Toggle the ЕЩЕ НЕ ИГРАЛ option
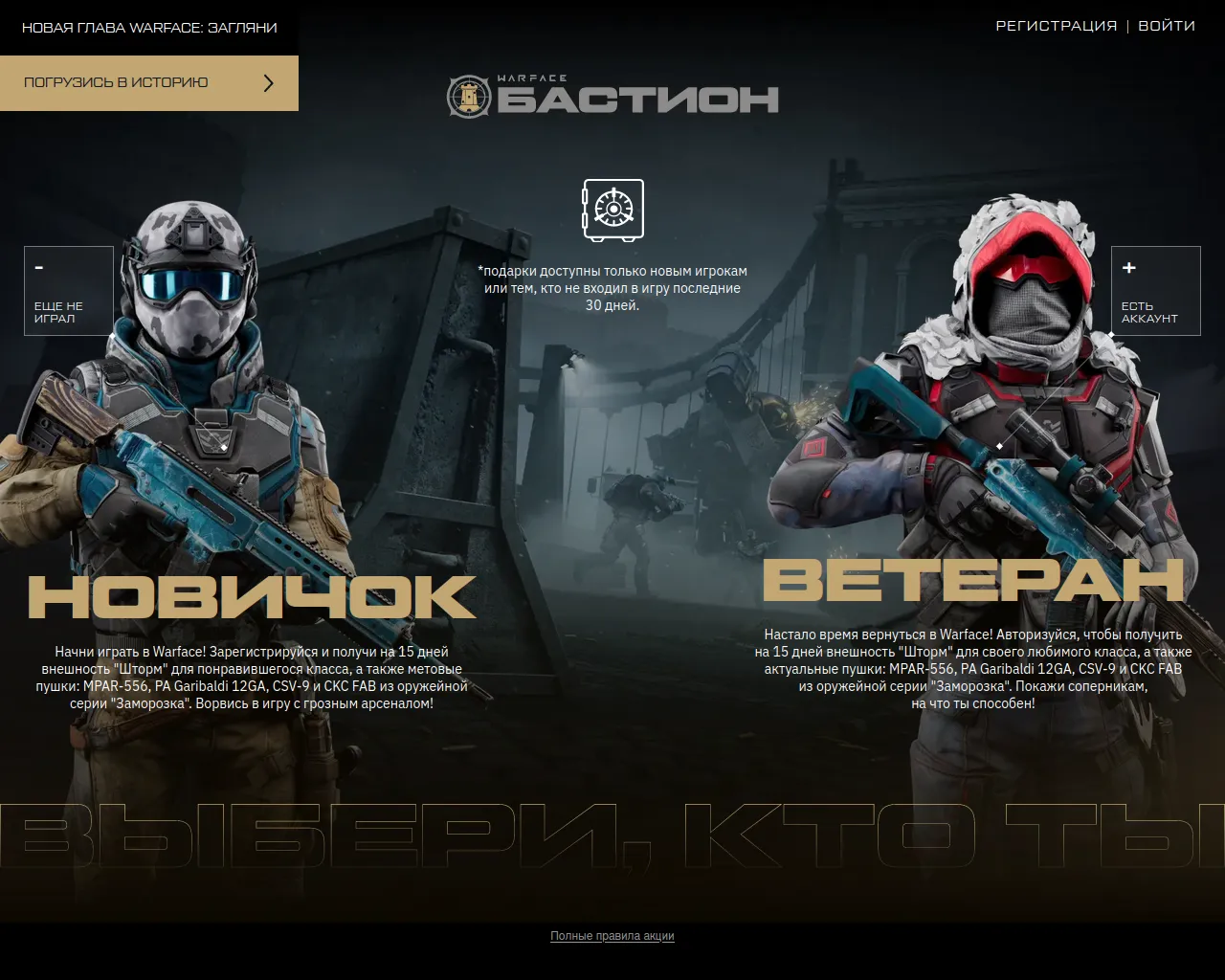This screenshot has height=980, width=1225. click(x=68, y=290)
